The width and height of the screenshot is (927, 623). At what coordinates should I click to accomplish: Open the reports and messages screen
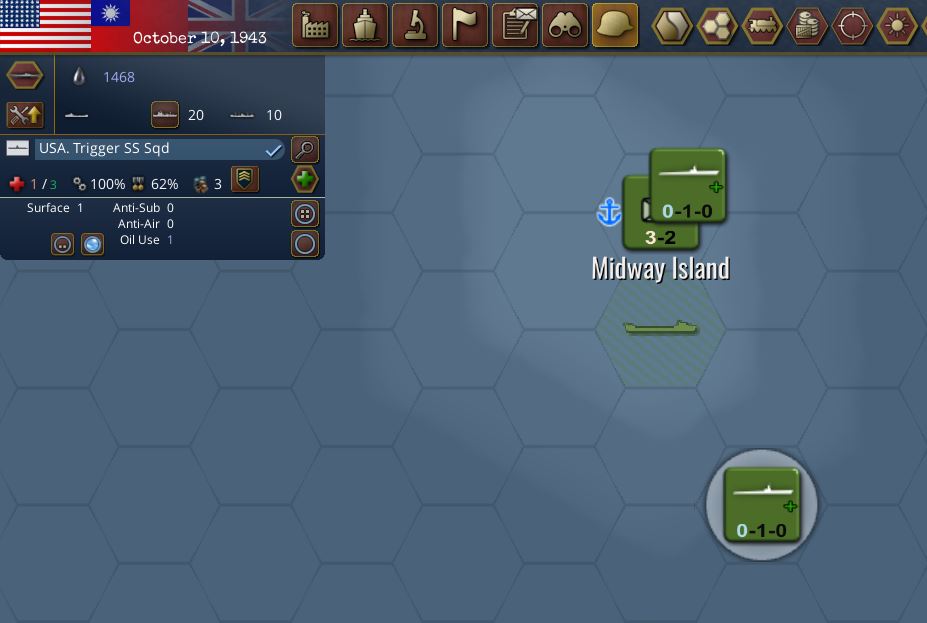516,26
